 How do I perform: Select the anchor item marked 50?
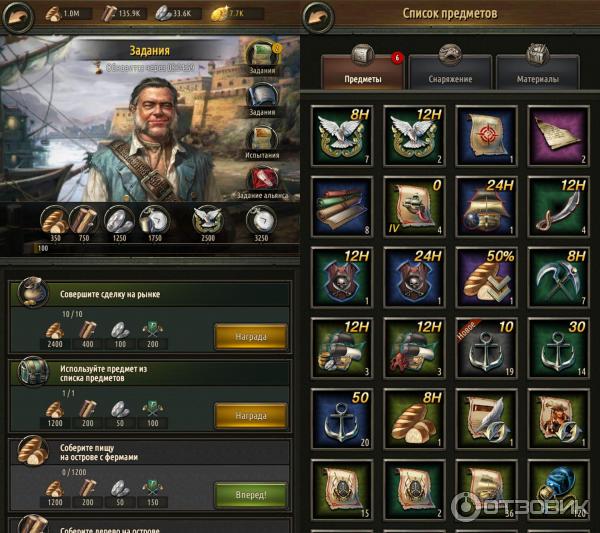pos(342,415)
